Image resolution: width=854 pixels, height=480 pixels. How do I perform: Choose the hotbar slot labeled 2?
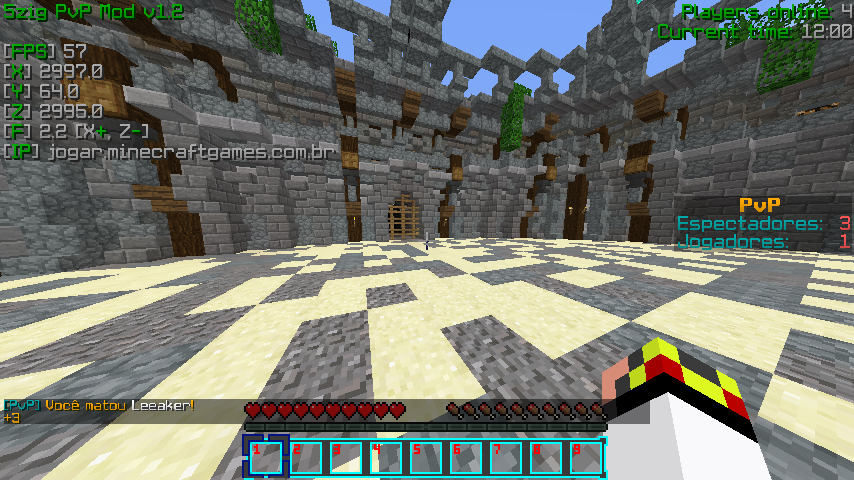(306, 457)
